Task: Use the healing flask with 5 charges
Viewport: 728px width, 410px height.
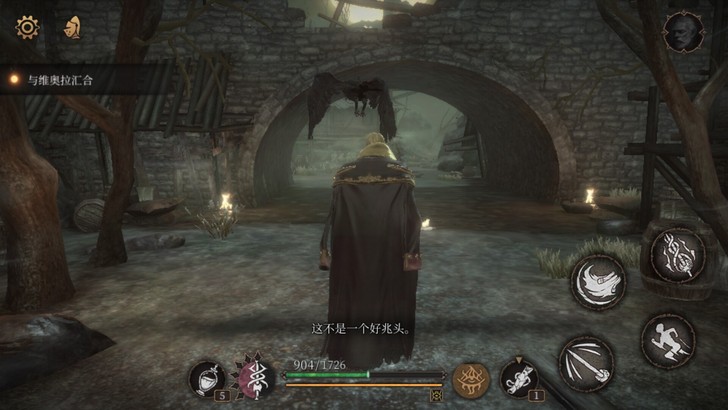Action: 206,378
